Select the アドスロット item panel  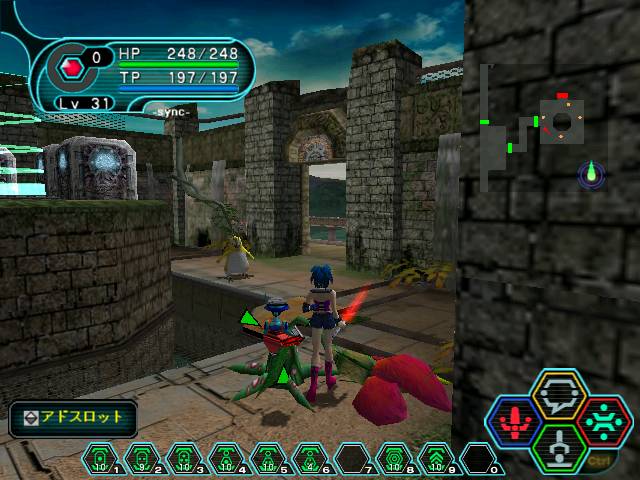point(73,418)
